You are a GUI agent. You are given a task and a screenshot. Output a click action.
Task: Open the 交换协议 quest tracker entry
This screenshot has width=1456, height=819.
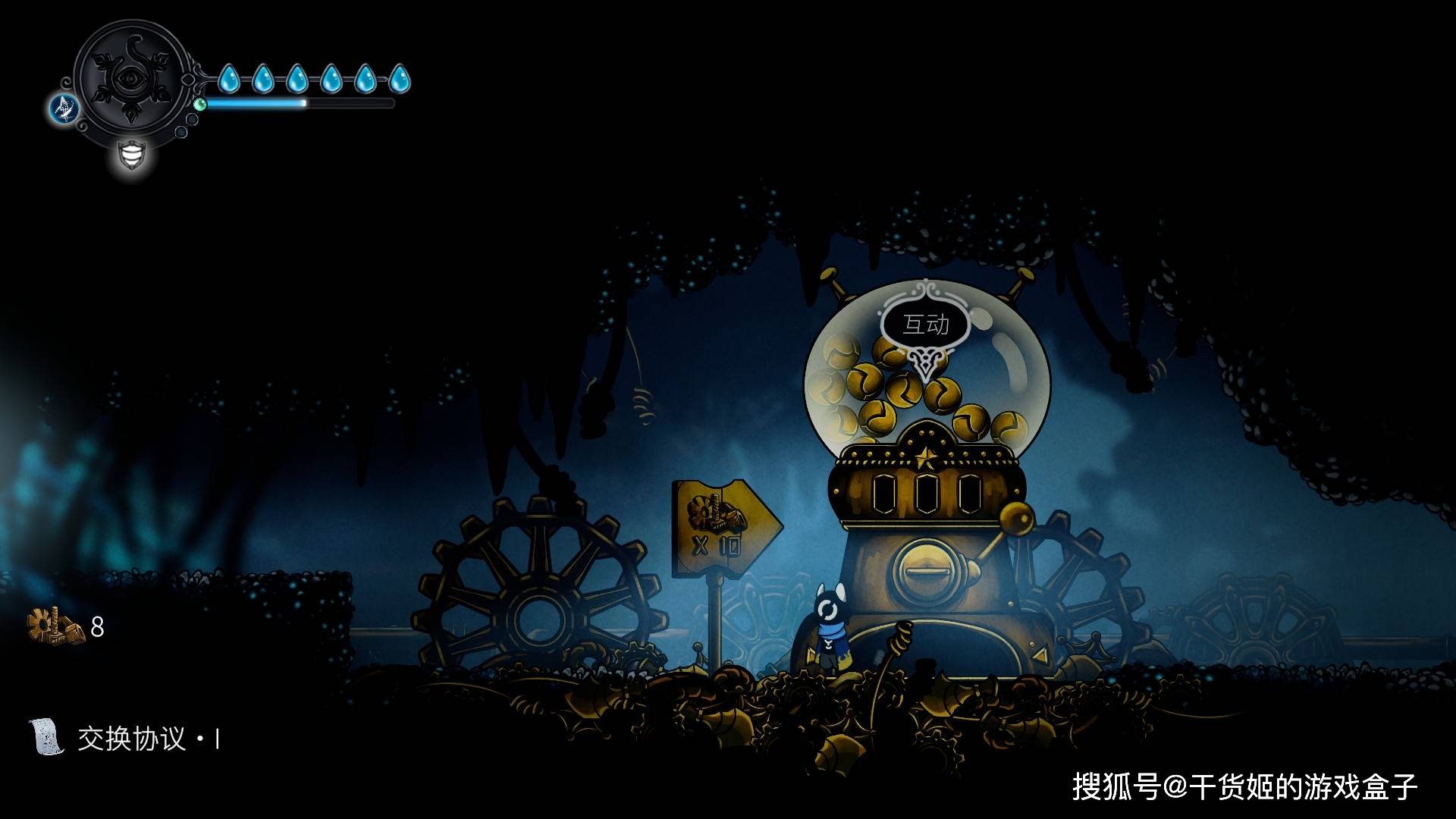[130, 738]
